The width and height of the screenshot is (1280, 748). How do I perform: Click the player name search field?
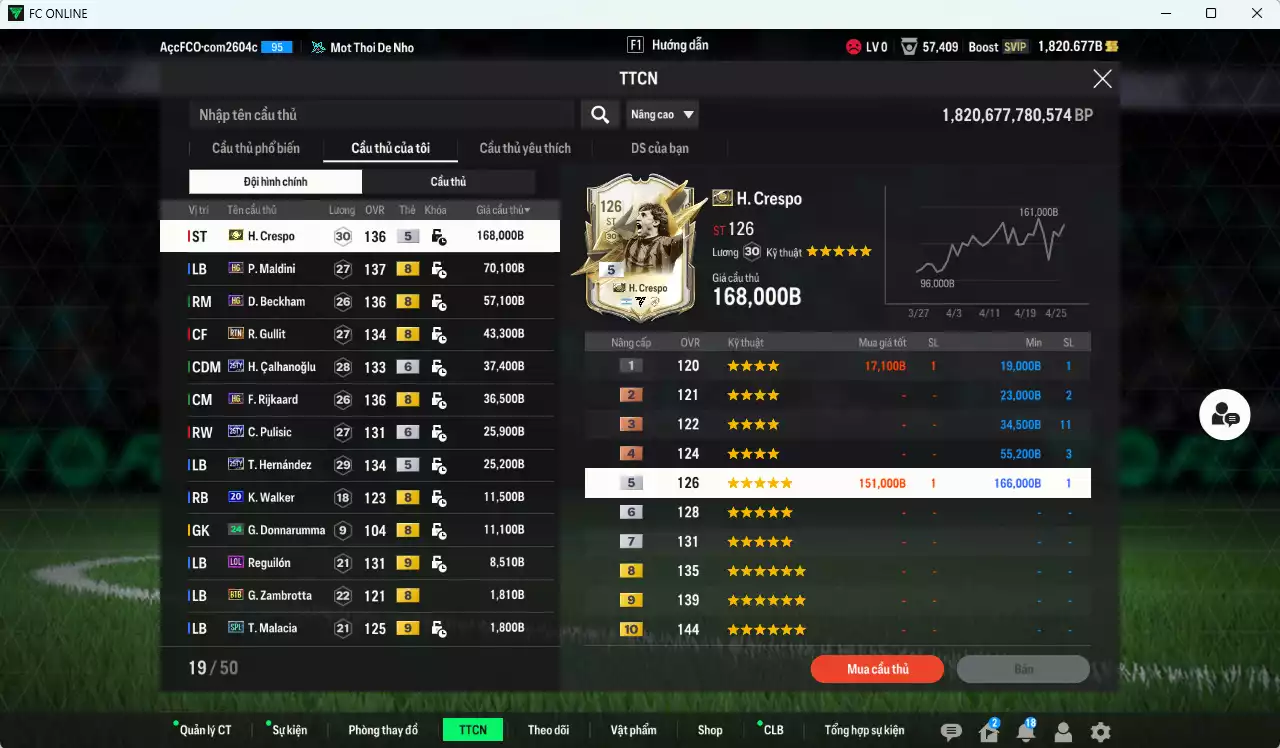380,115
